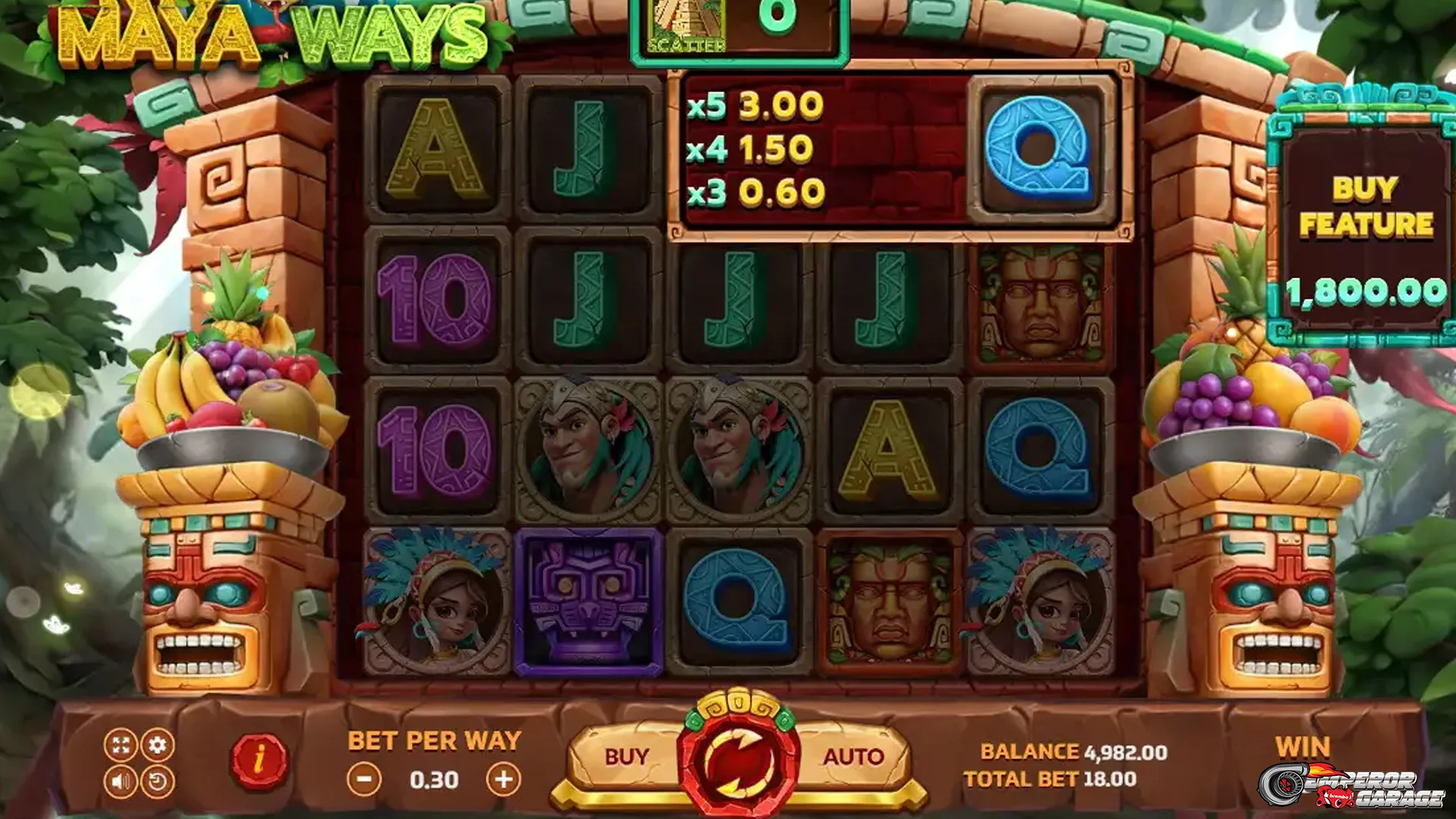
Task: Click the 0.30 bet amount value
Action: coord(434,779)
